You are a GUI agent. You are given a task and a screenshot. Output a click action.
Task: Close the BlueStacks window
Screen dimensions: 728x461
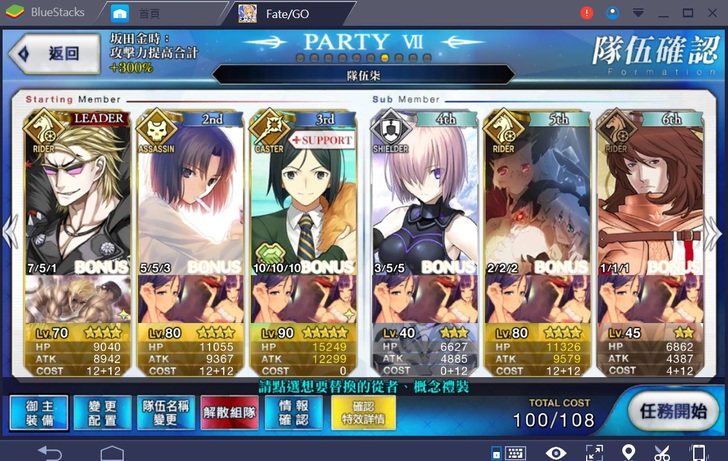click(712, 13)
